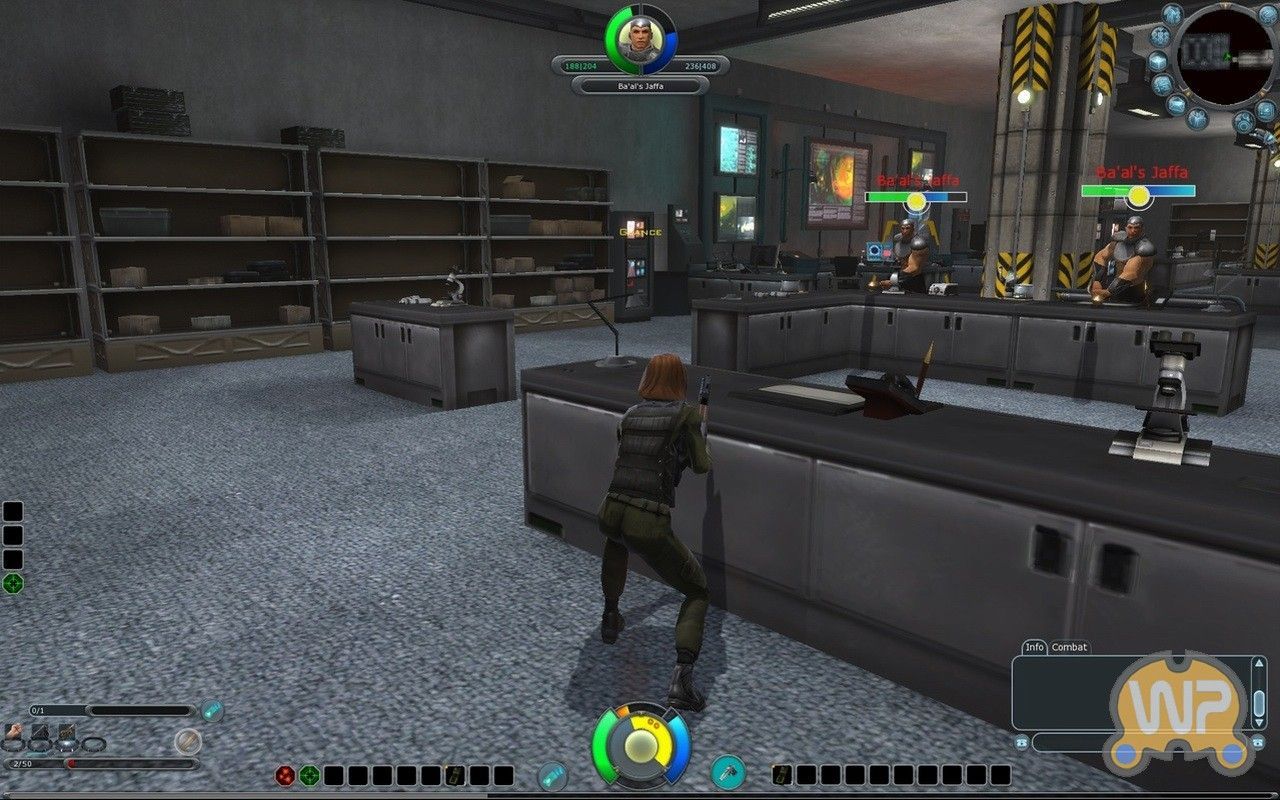Click the green hexagon status icon

(x=311, y=775)
